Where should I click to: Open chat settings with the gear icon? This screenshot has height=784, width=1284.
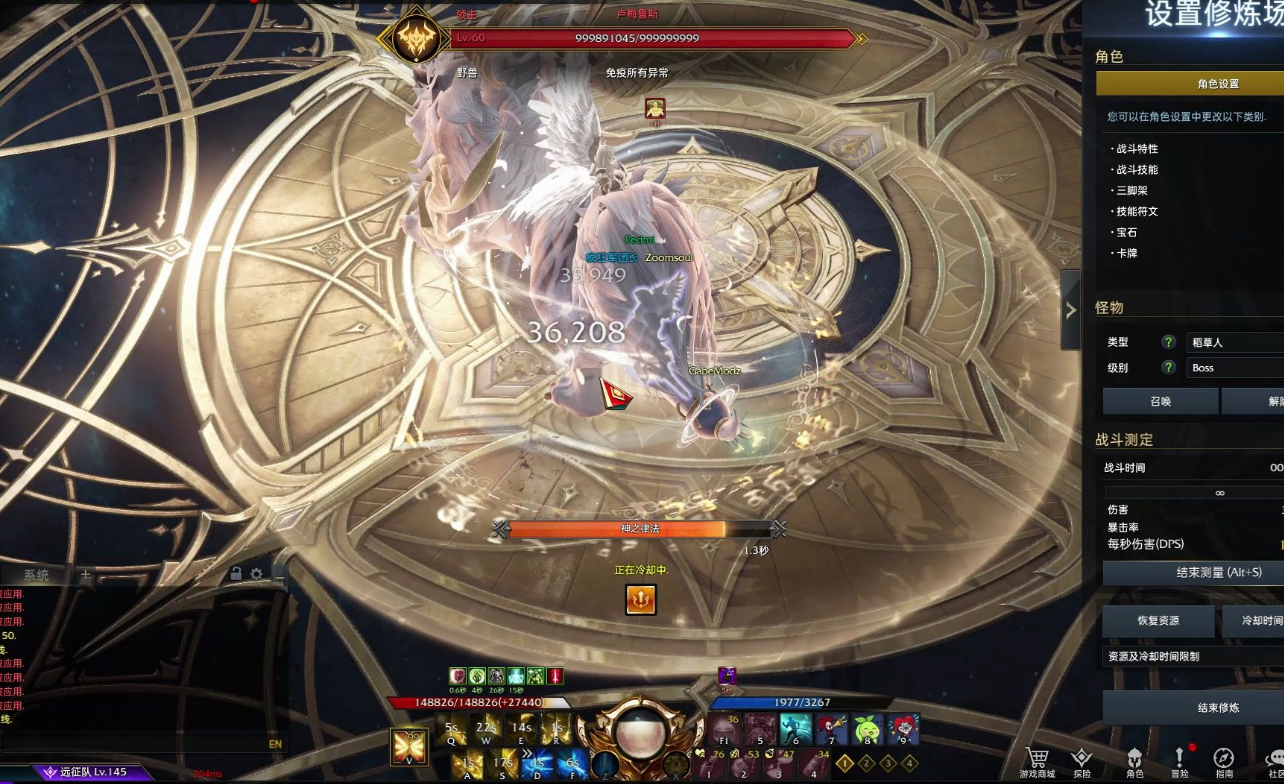257,574
